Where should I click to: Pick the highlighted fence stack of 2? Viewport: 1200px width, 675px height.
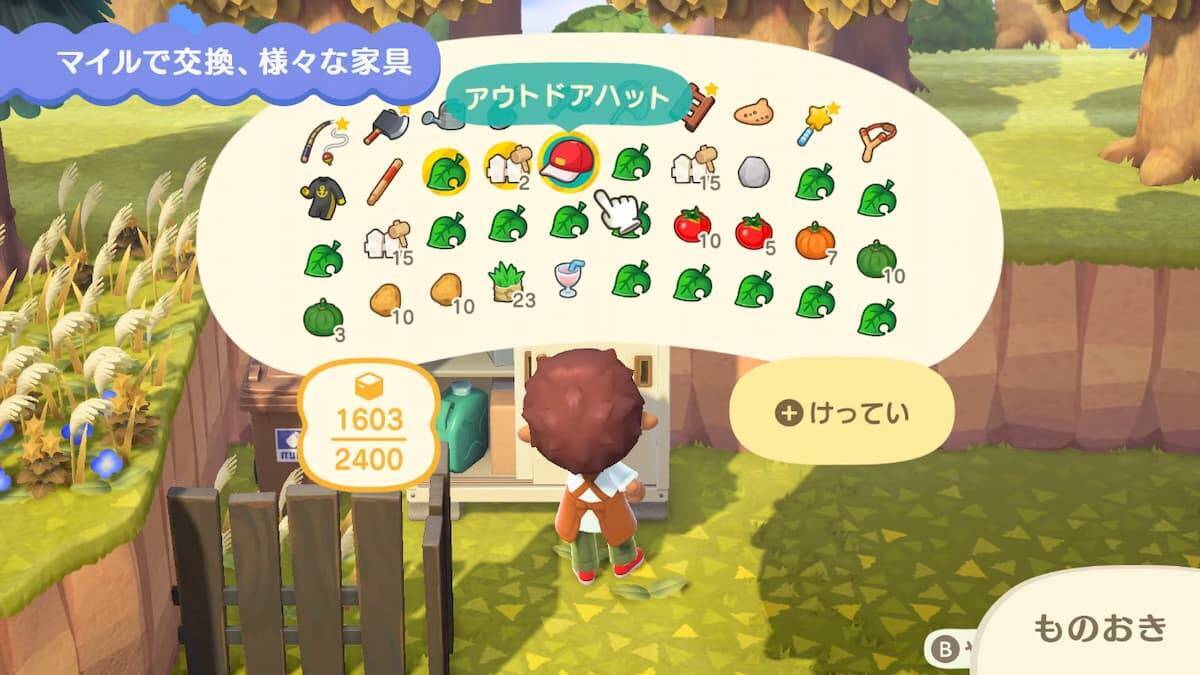[x=505, y=164]
